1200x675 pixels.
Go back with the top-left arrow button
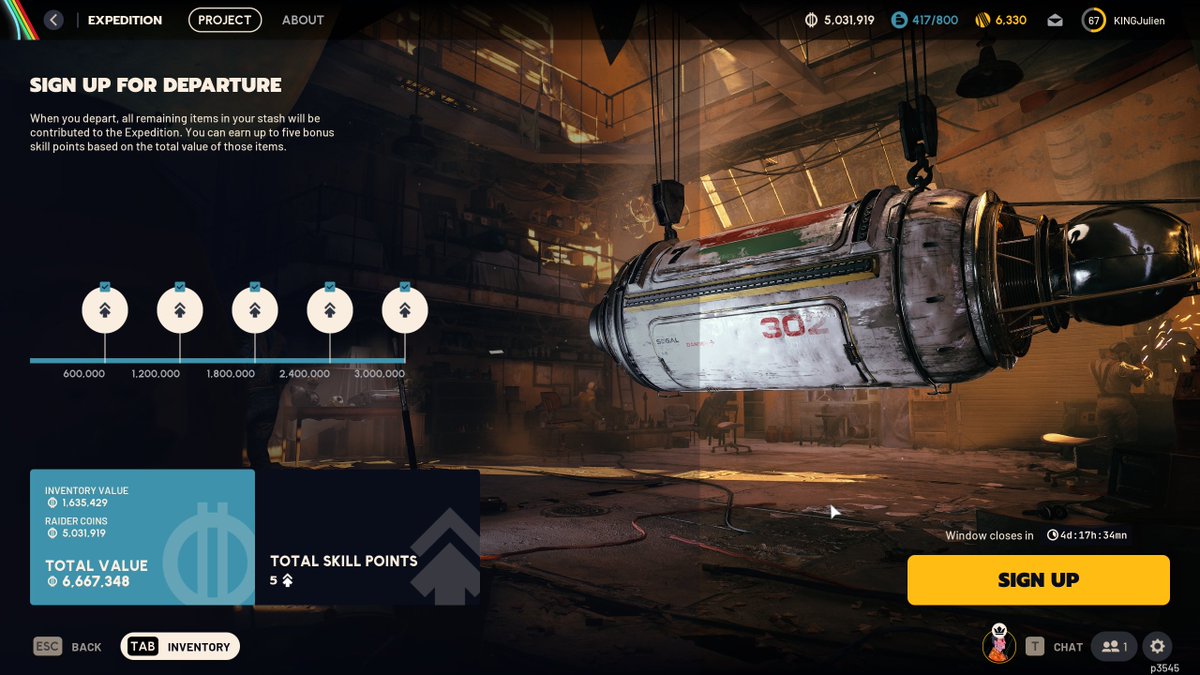click(x=54, y=20)
